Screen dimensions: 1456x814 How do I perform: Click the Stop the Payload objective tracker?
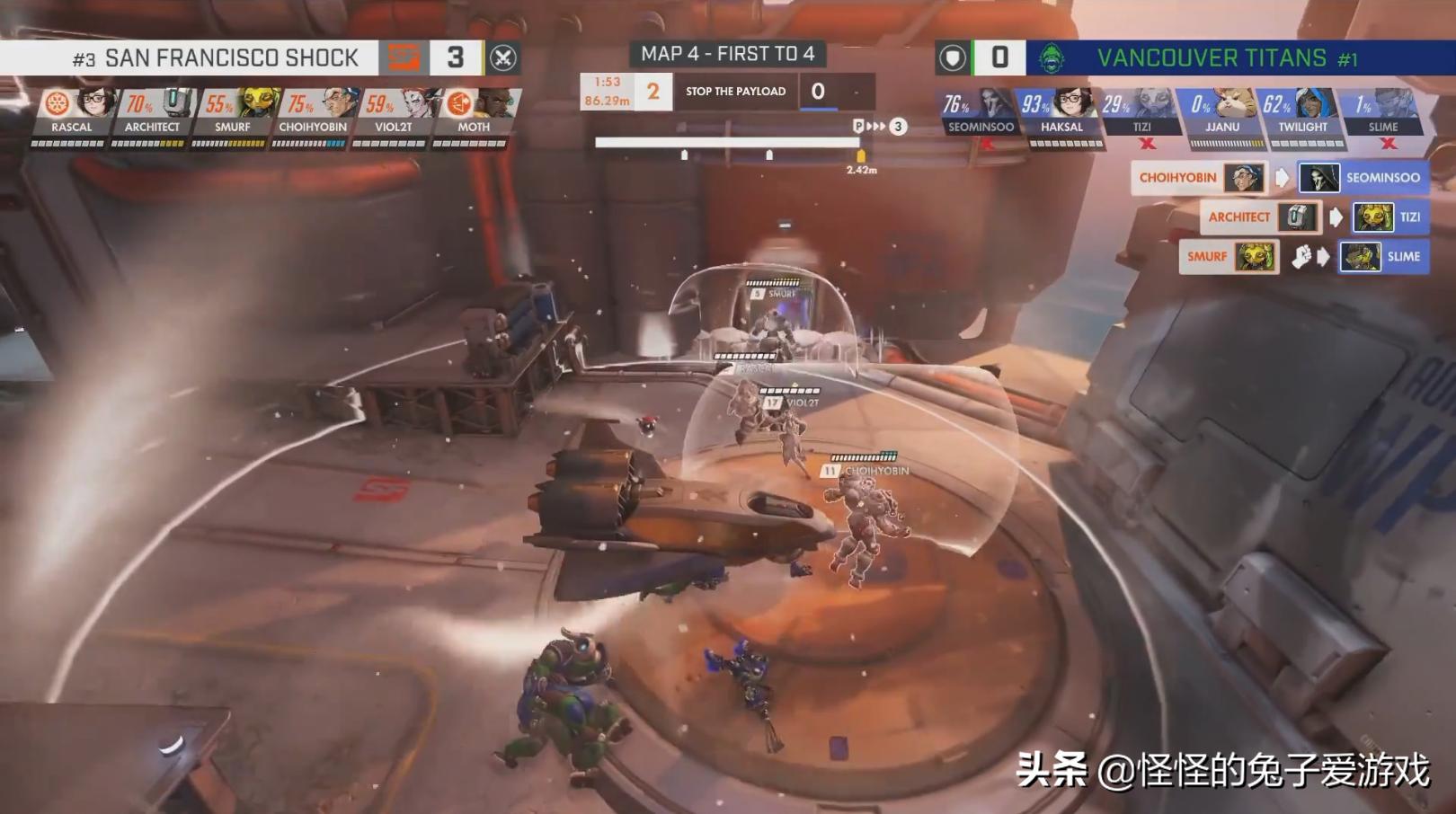735,92
